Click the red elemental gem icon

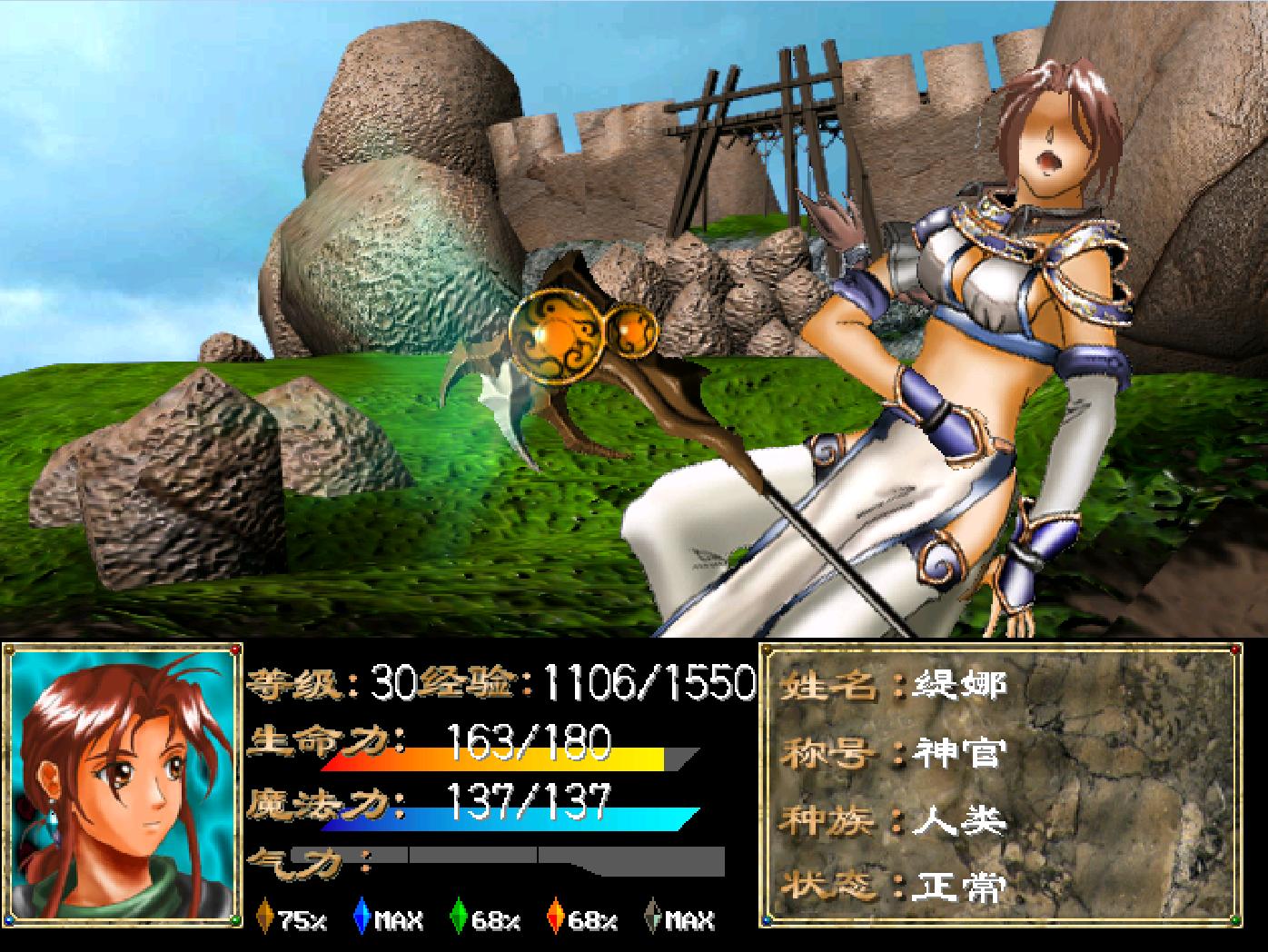[555, 917]
